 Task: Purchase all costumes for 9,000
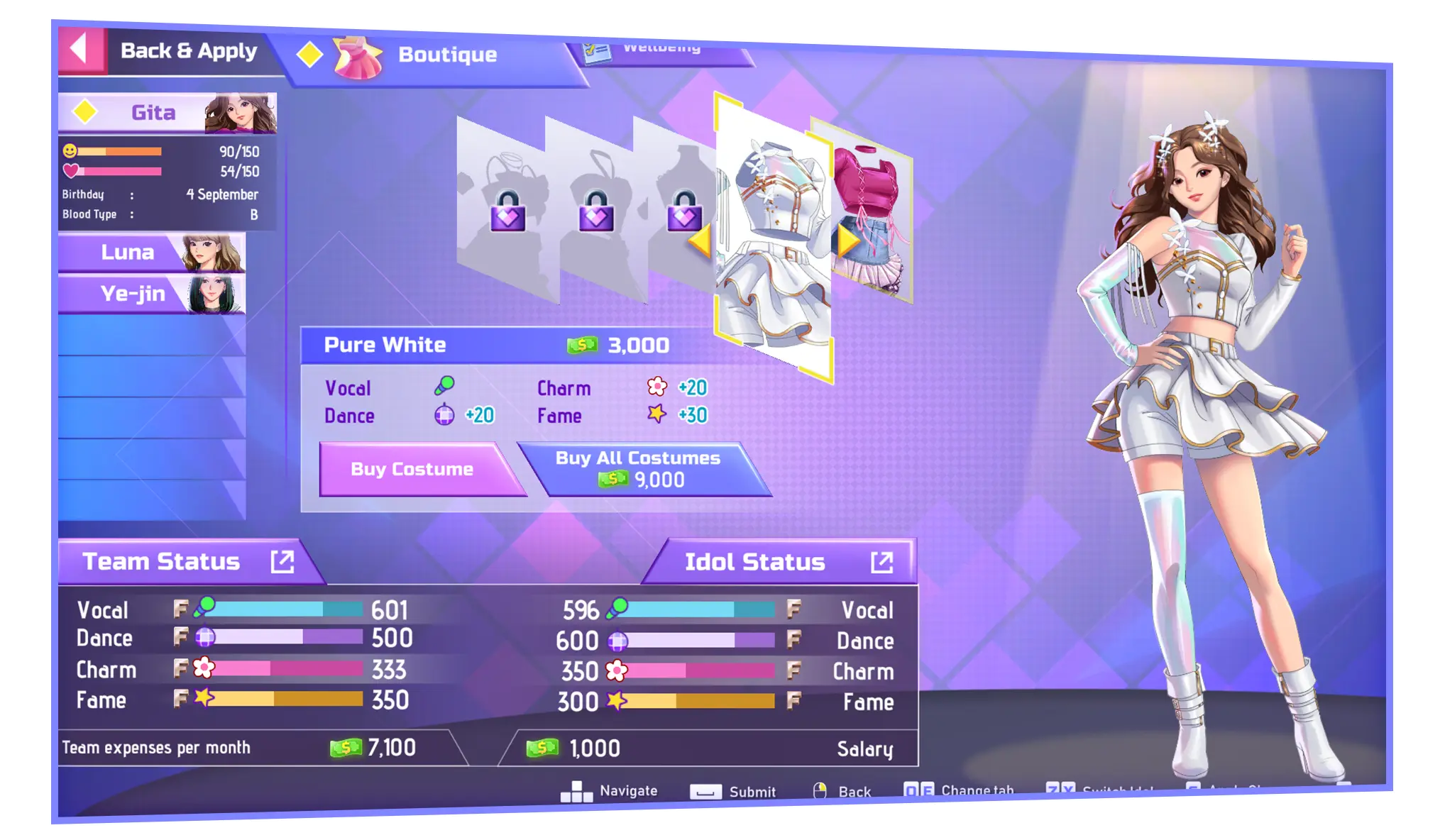[x=639, y=469]
